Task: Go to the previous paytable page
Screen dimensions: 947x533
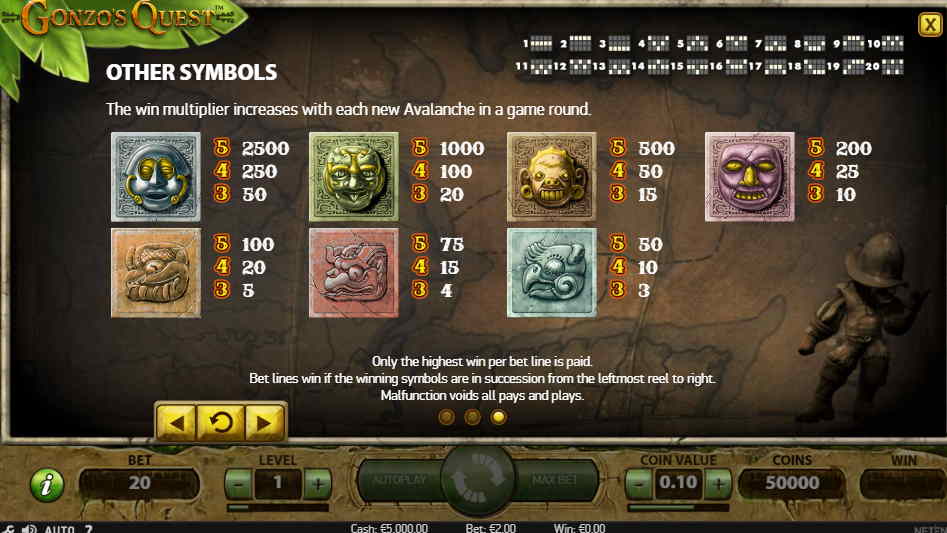Action: click(177, 422)
